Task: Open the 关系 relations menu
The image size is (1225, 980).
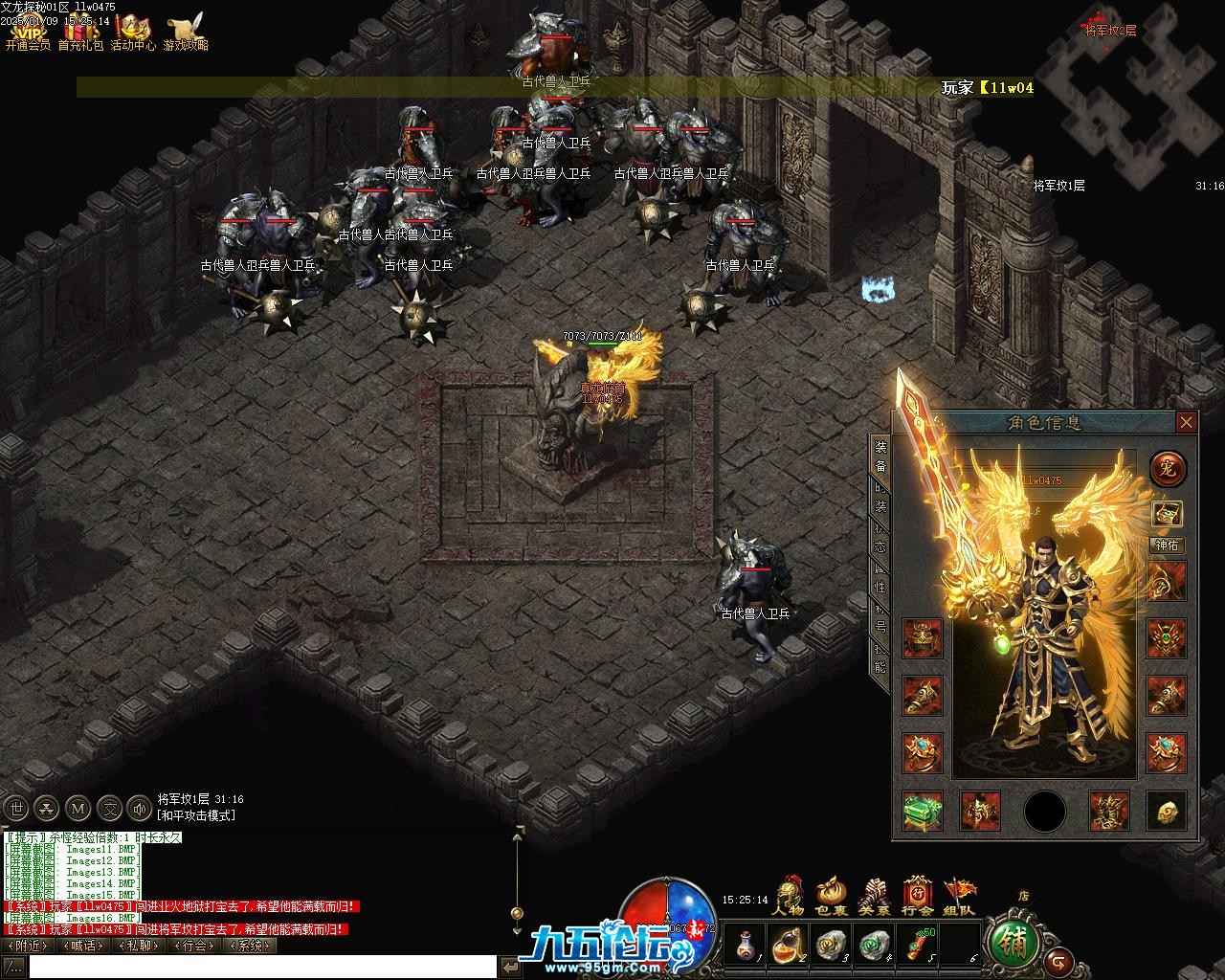Action: (874, 896)
